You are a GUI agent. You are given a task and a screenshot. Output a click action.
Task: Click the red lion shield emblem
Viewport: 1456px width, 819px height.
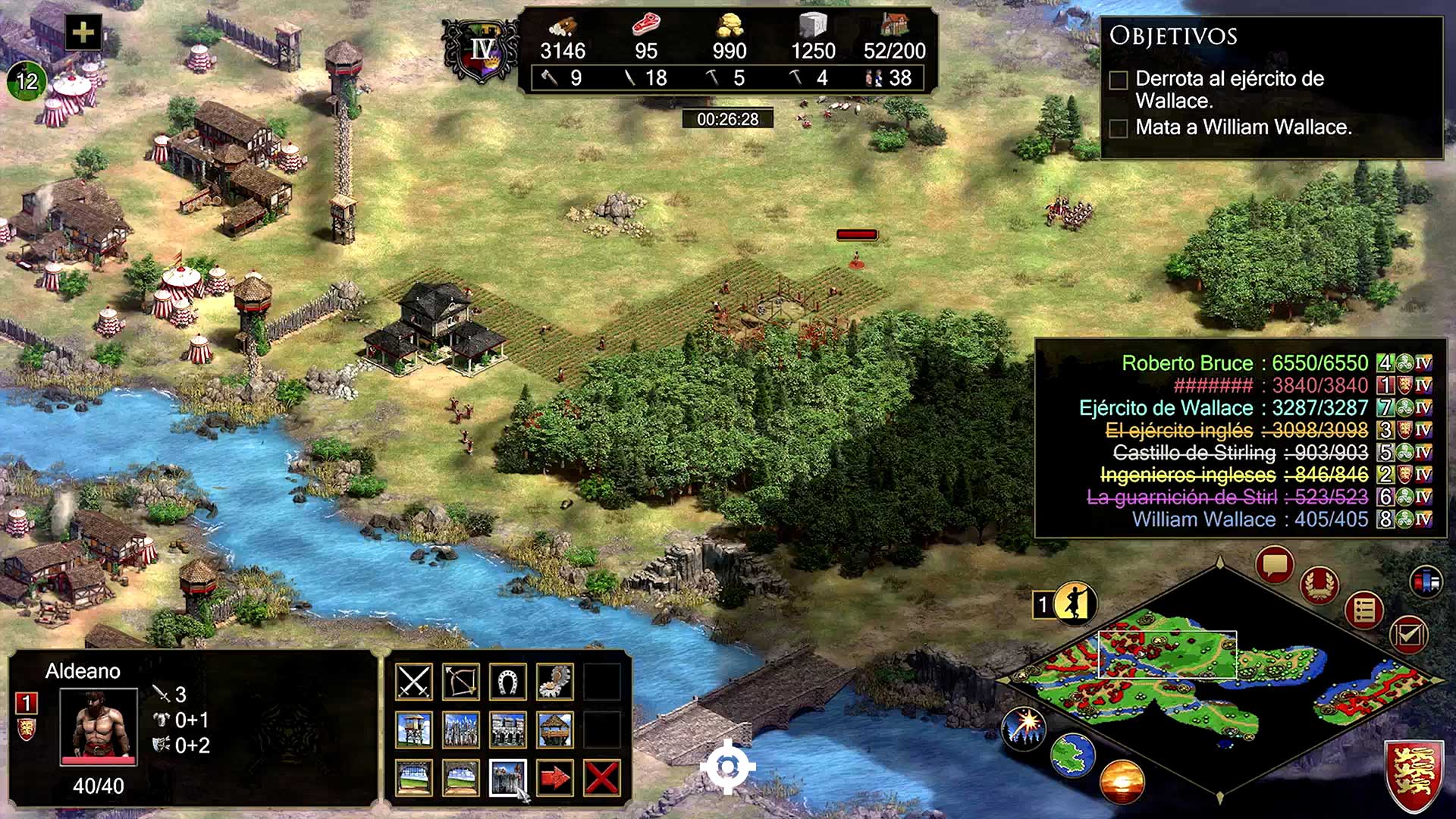1414,776
